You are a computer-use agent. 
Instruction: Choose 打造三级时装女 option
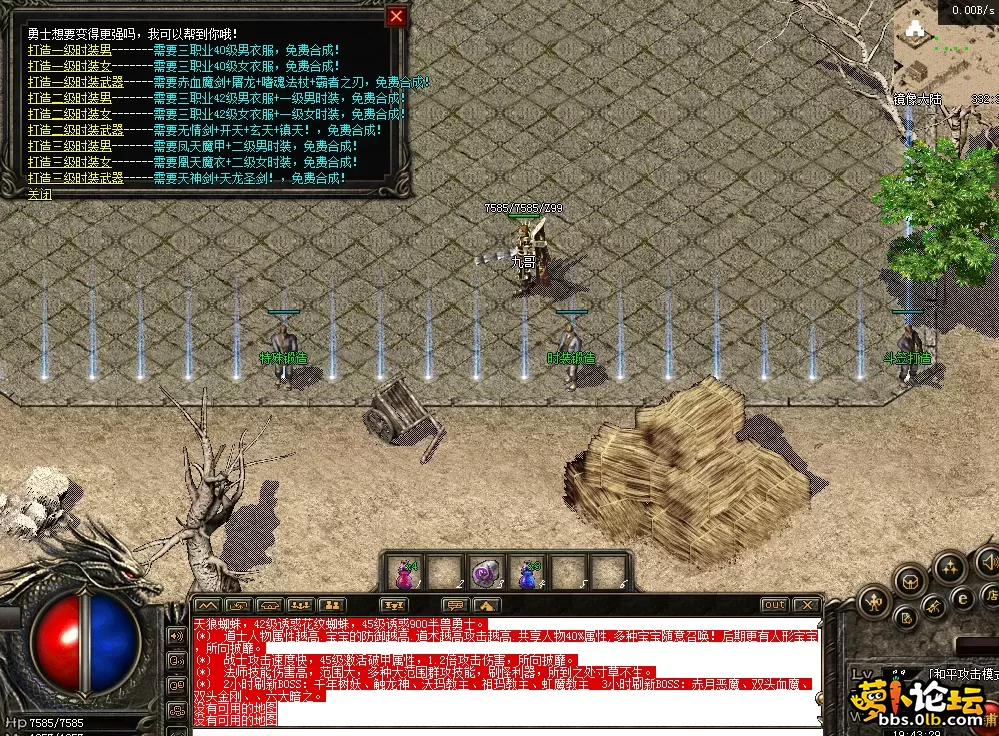pos(70,162)
